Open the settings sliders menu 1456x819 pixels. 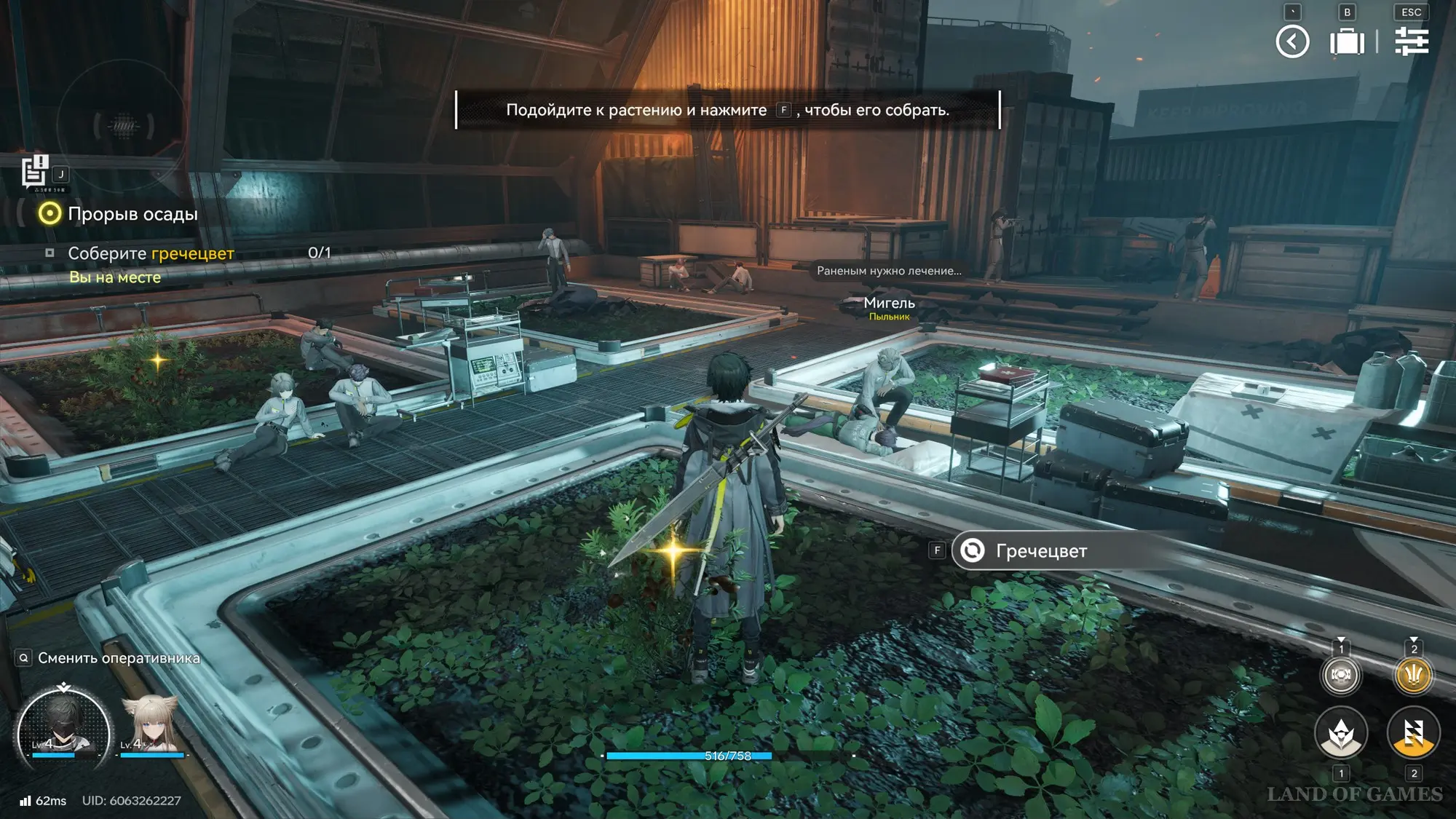[1411, 41]
